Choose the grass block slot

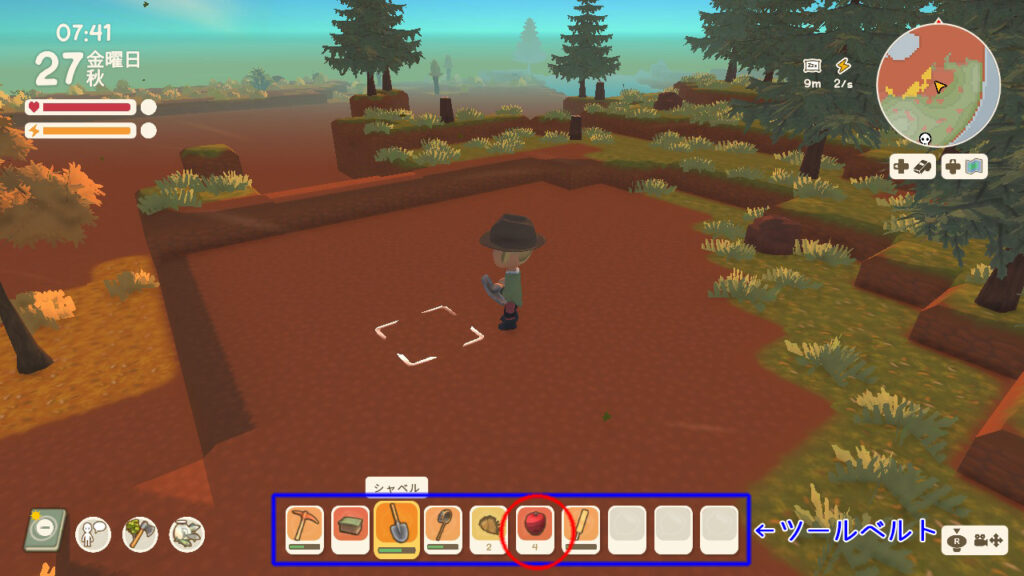pos(350,529)
